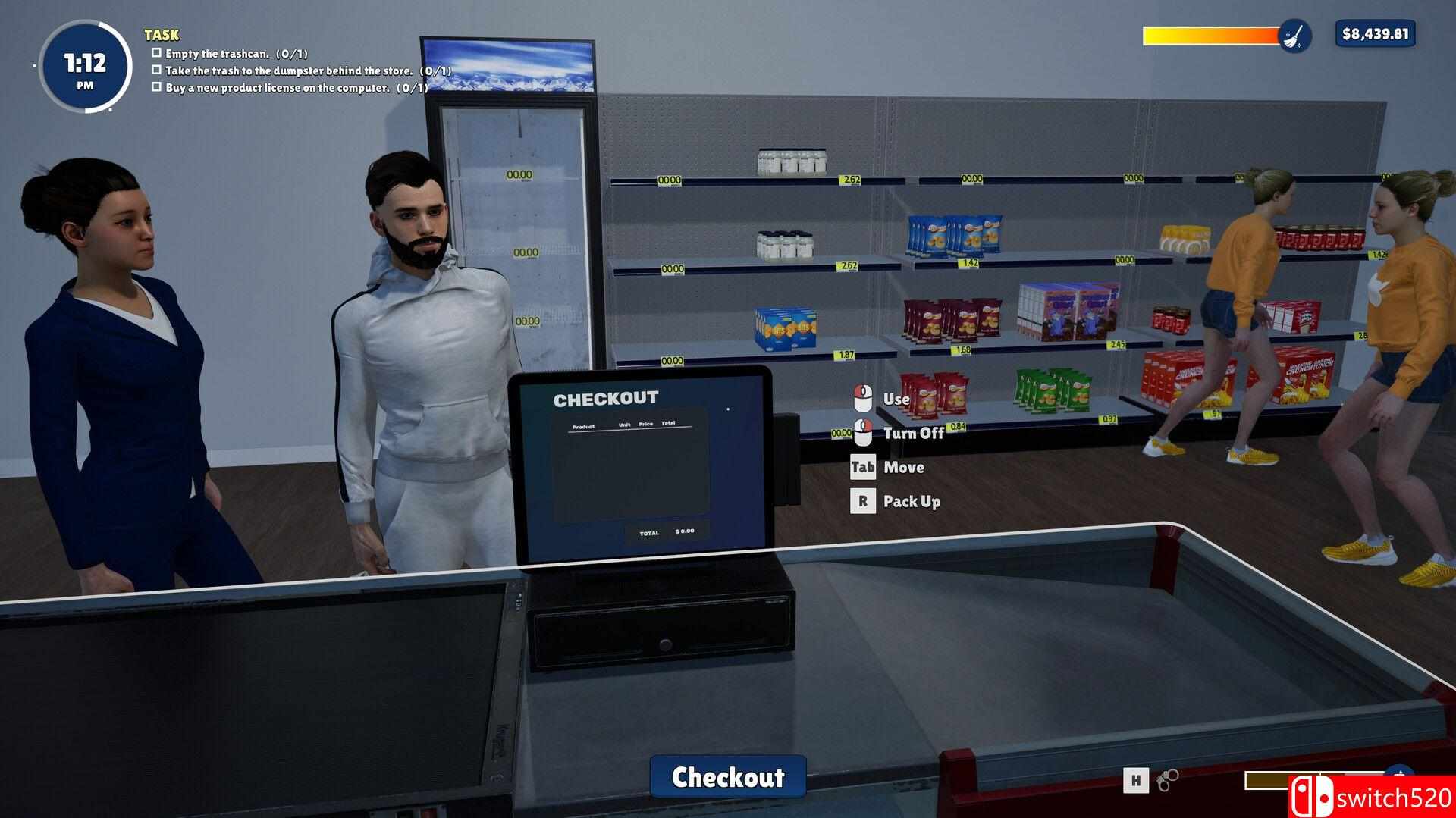Screen dimensions: 1456x818
Task: Click the right mouse Turn Off icon
Action: click(862, 432)
